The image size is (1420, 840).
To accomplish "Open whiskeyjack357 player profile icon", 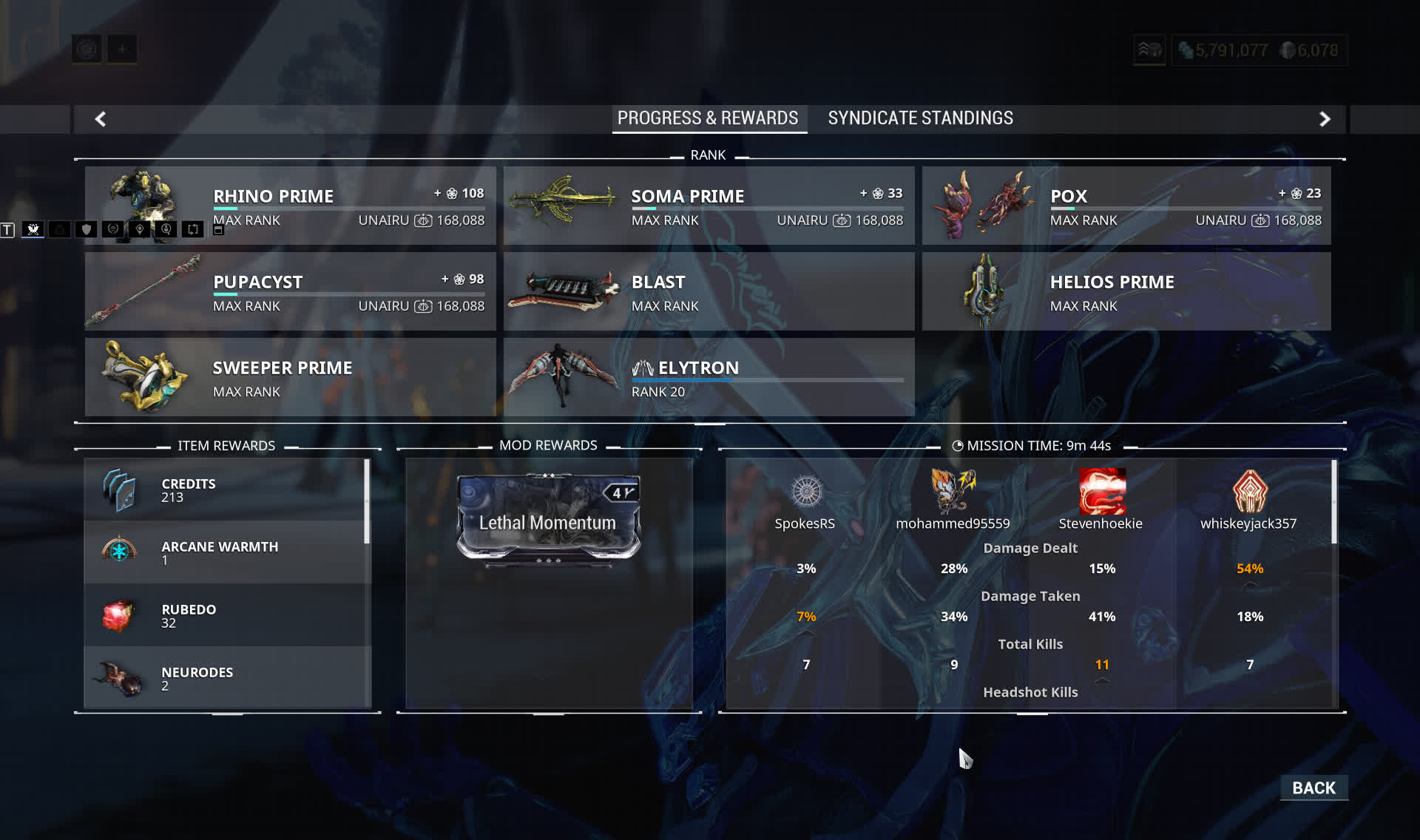I will point(1249,491).
